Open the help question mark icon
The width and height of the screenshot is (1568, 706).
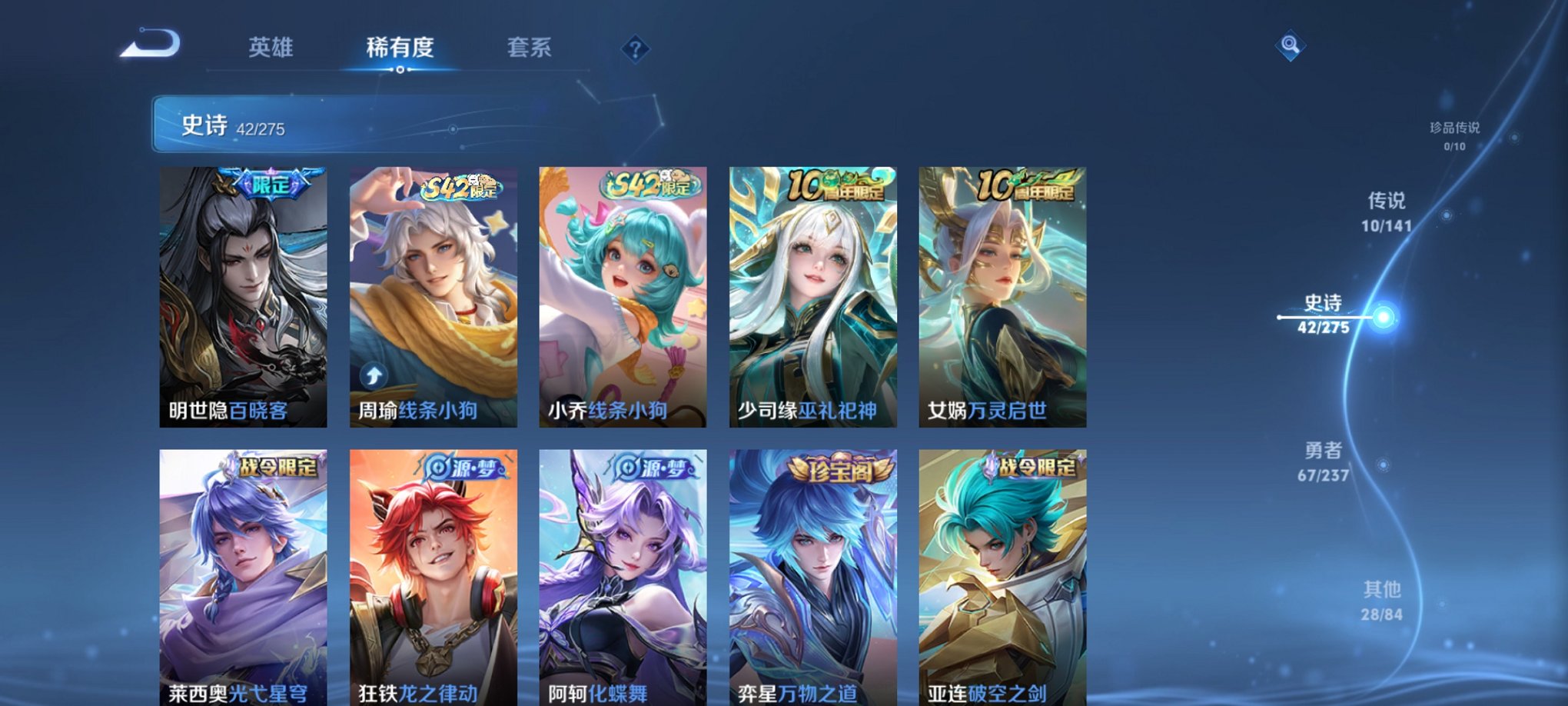(x=635, y=49)
